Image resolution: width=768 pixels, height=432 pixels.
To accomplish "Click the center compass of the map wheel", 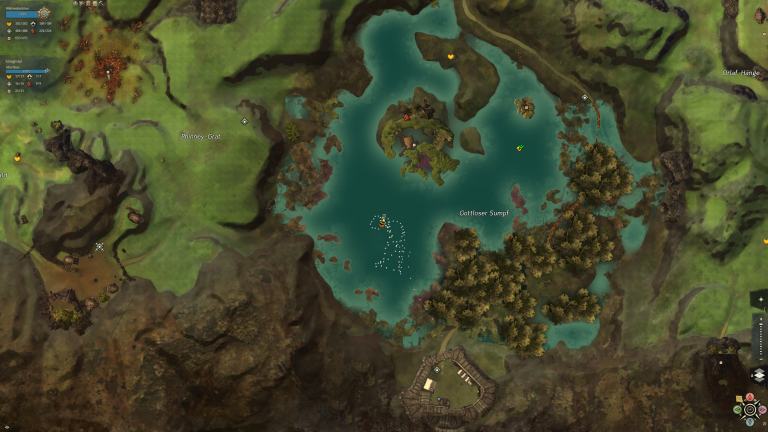I will coord(750,409).
